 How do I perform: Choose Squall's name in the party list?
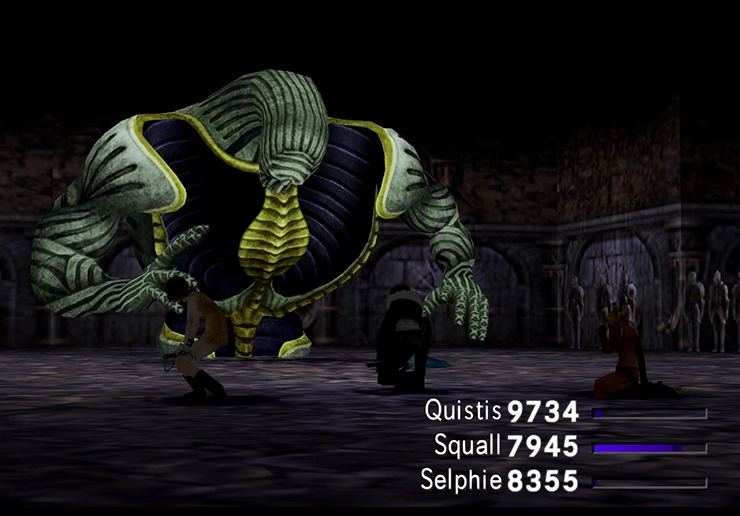pos(467,446)
